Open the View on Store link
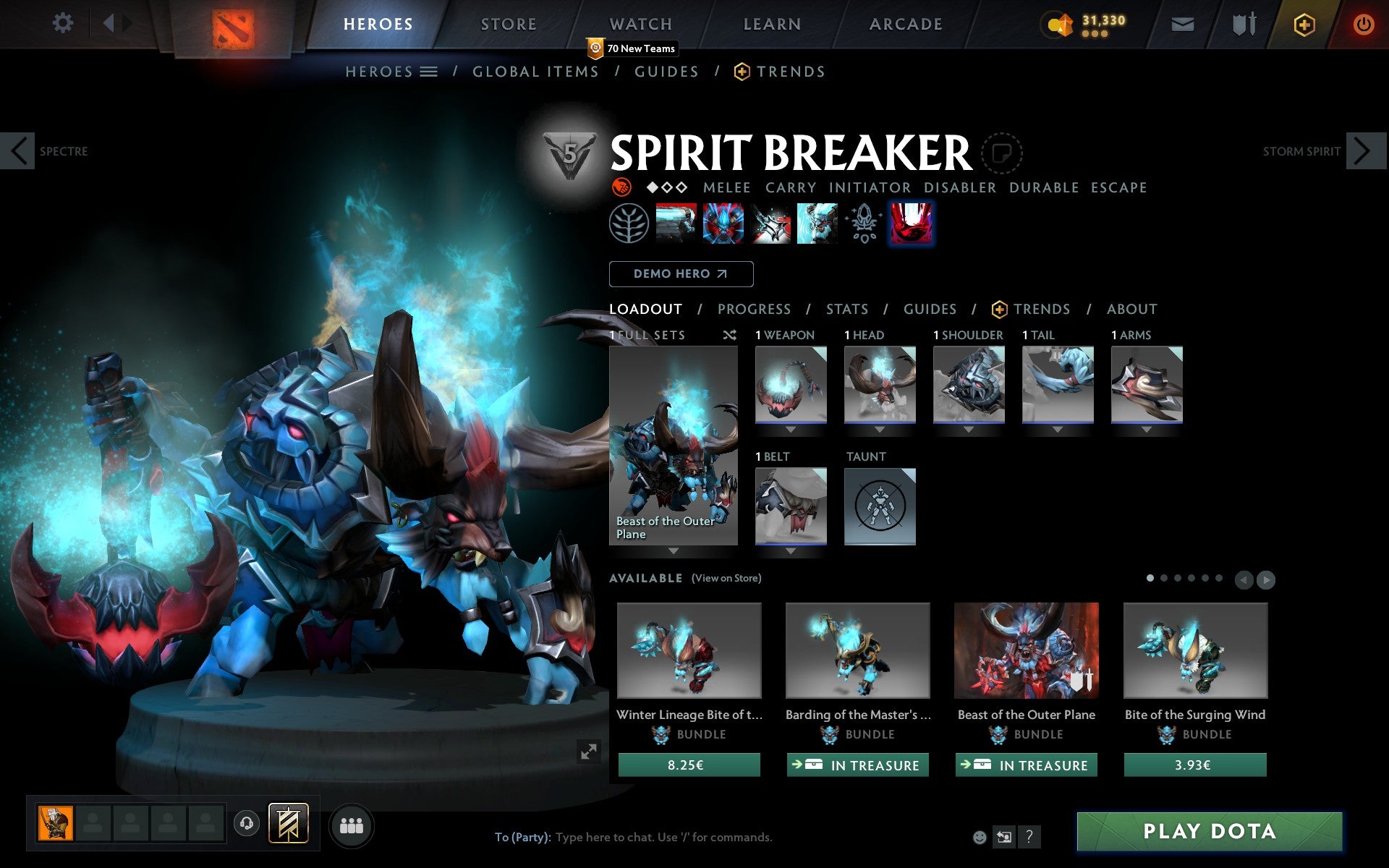The height and width of the screenshot is (868, 1389). (726, 579)
